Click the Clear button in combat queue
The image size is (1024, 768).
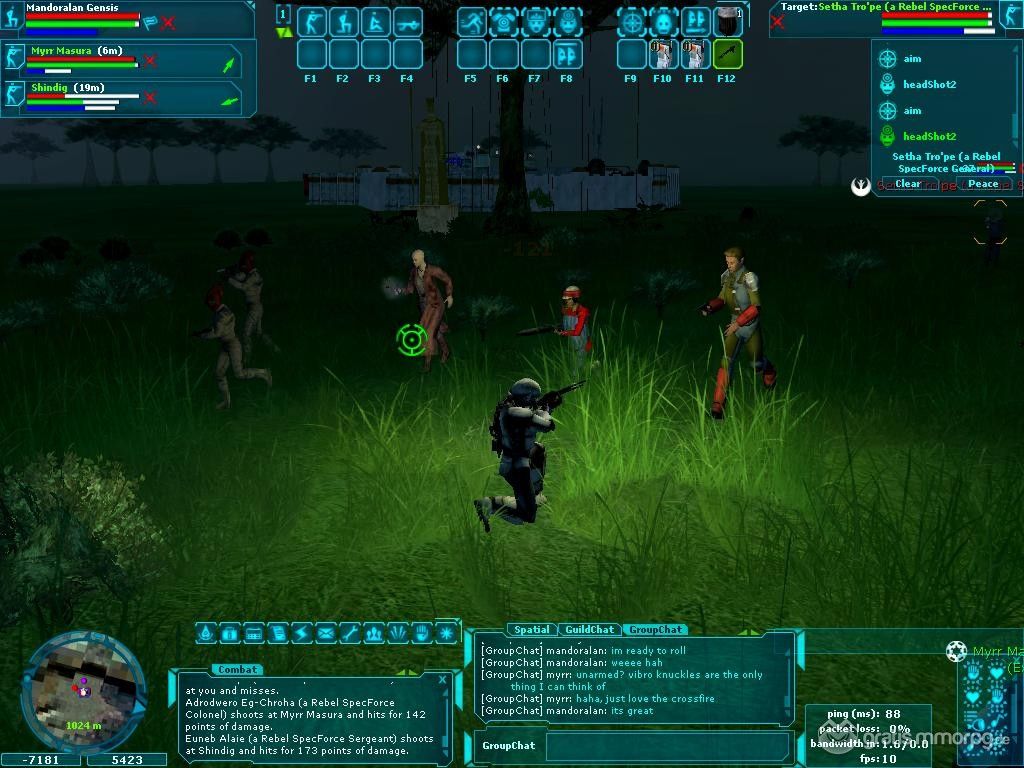(908, 184)
